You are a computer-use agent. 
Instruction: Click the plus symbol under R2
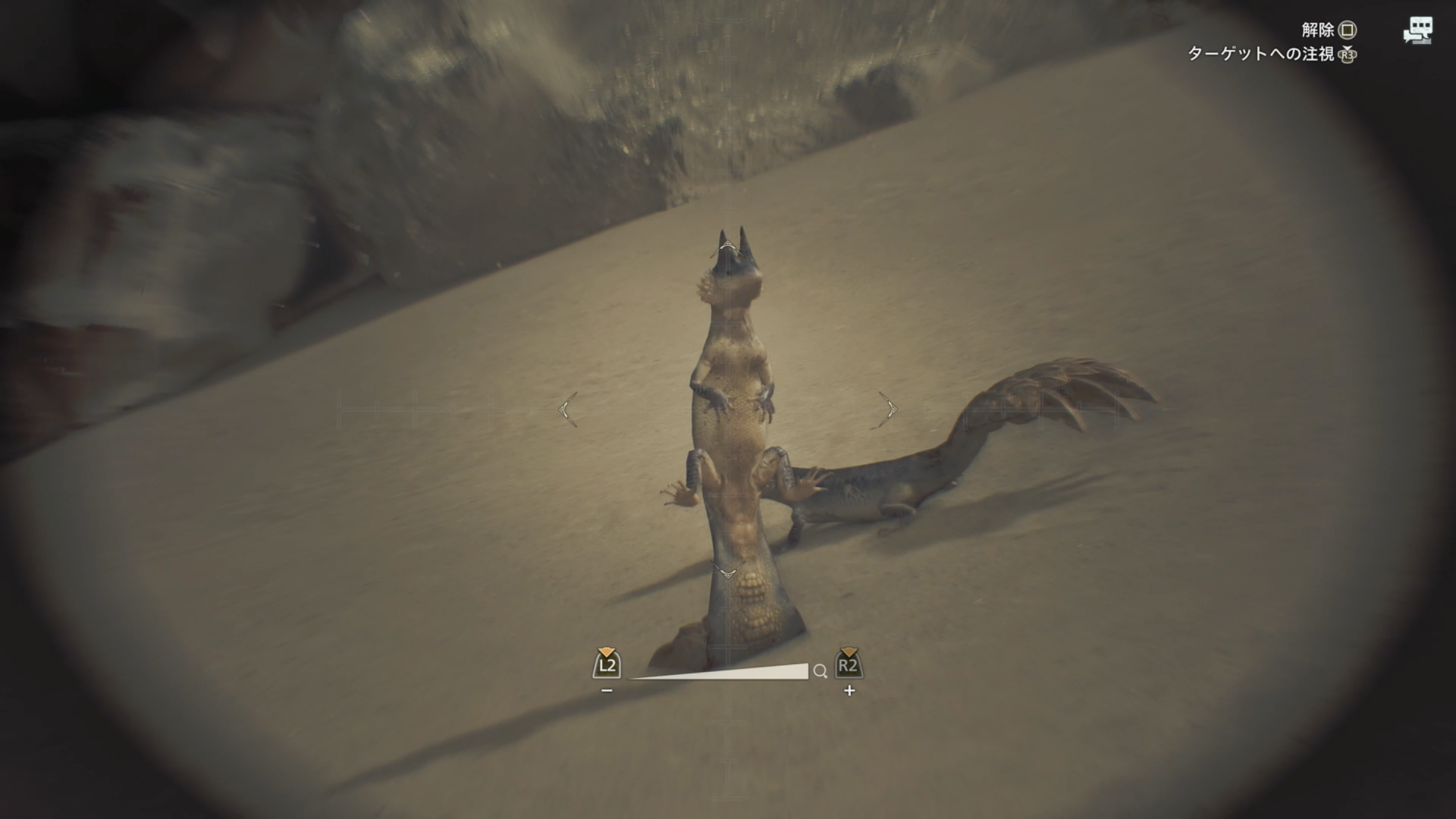click(x=849, y=690)
